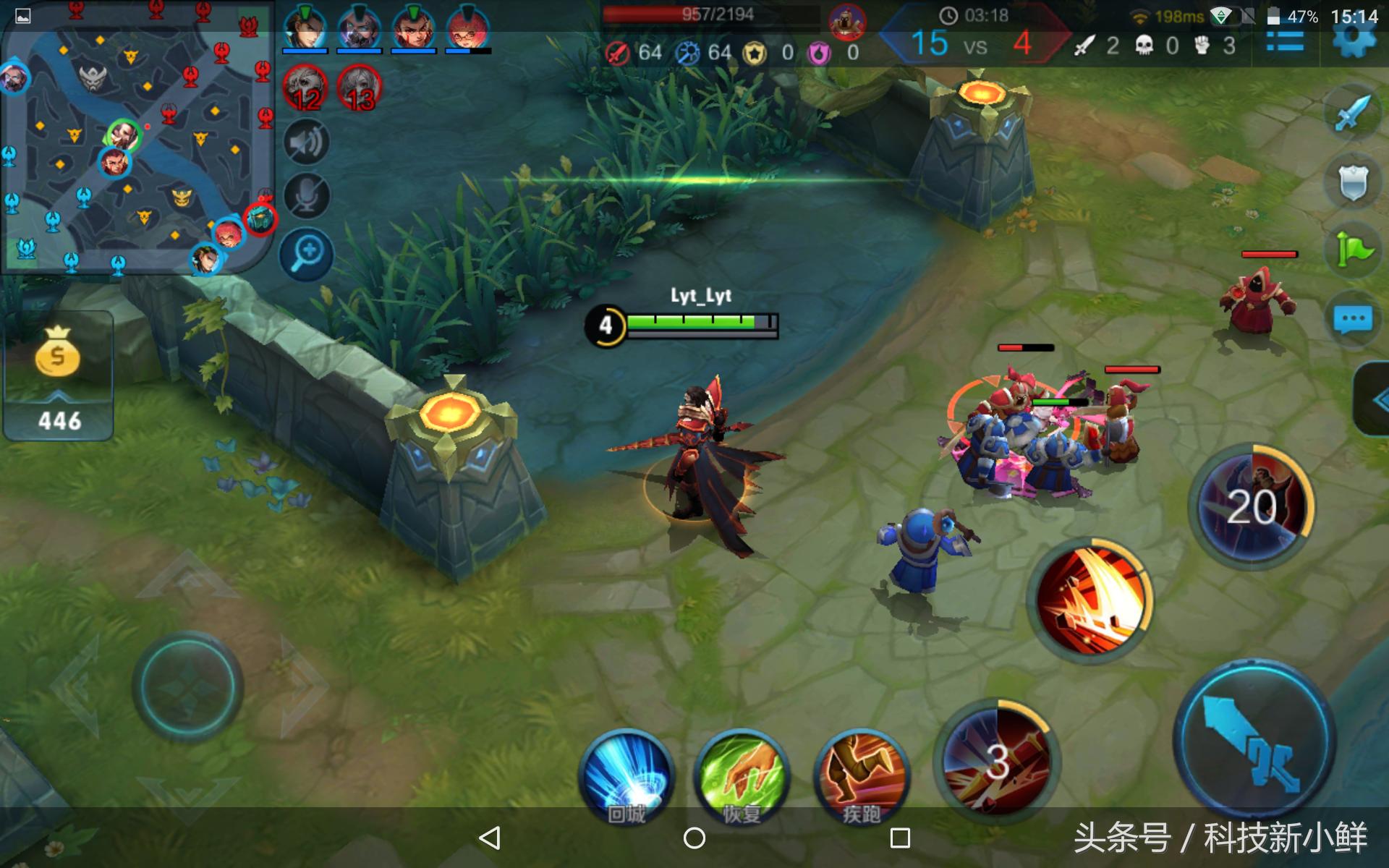
Task: Open the quick chat speech bubble
Action: (1352, 319)
